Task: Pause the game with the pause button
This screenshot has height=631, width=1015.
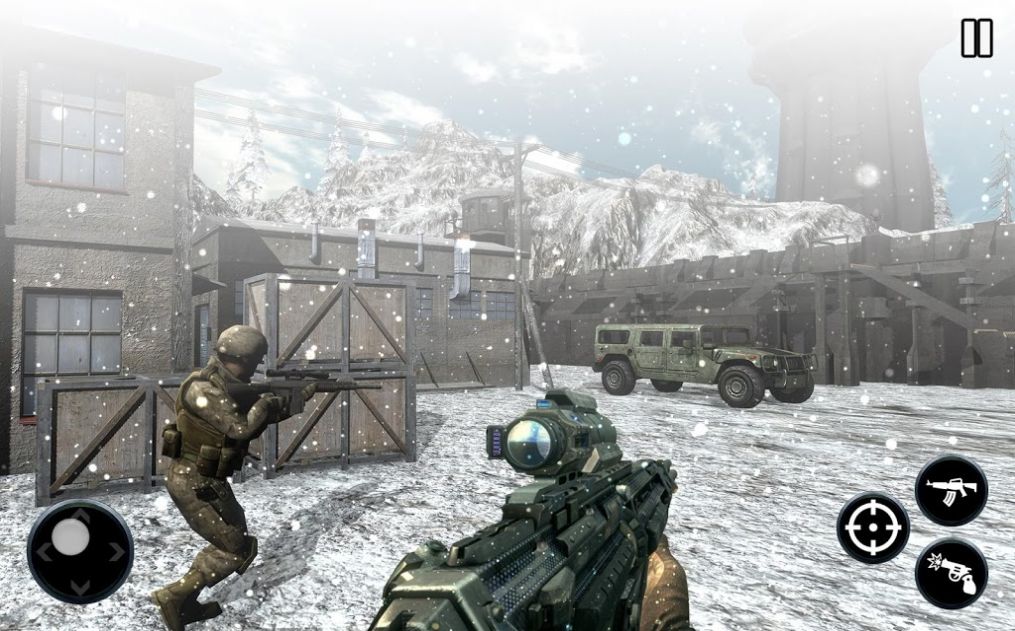Action: pos(976,38)
